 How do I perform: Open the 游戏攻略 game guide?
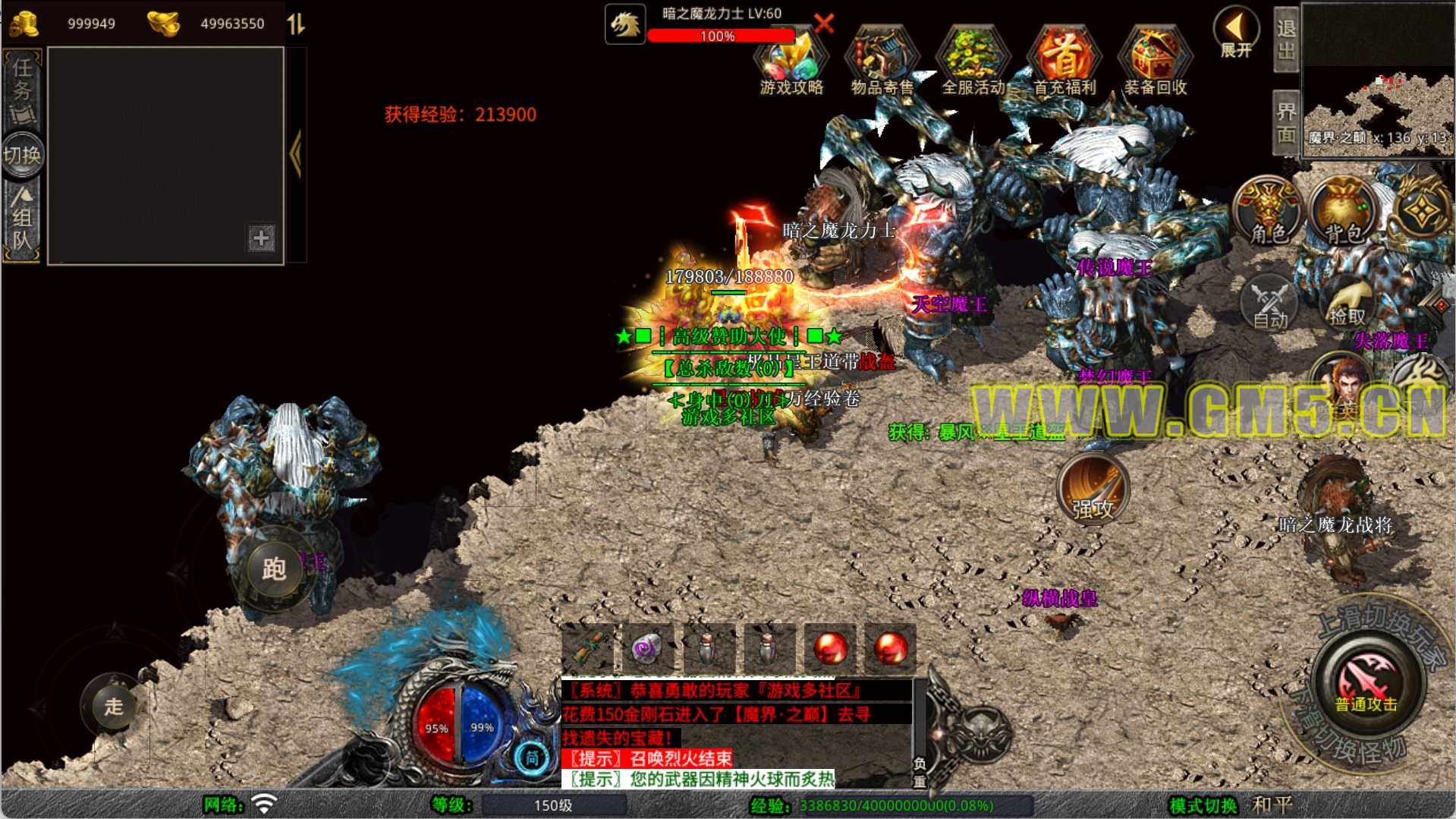pos(791,62)
